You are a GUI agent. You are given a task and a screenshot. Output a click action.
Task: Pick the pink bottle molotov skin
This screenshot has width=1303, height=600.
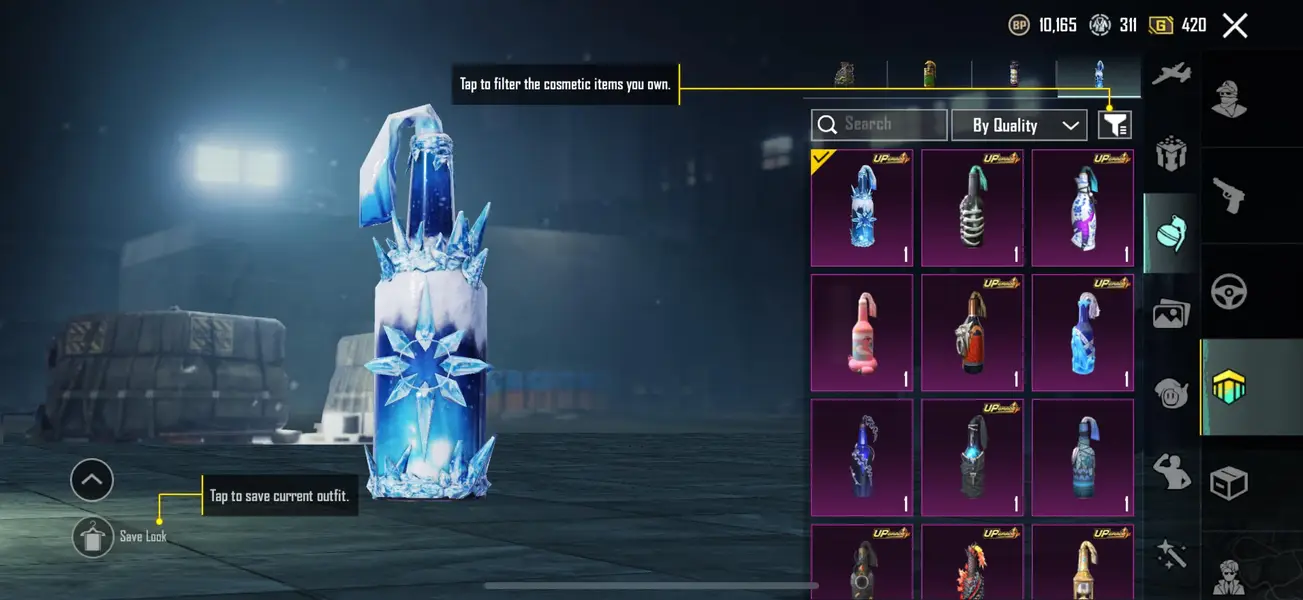point(861,333)
